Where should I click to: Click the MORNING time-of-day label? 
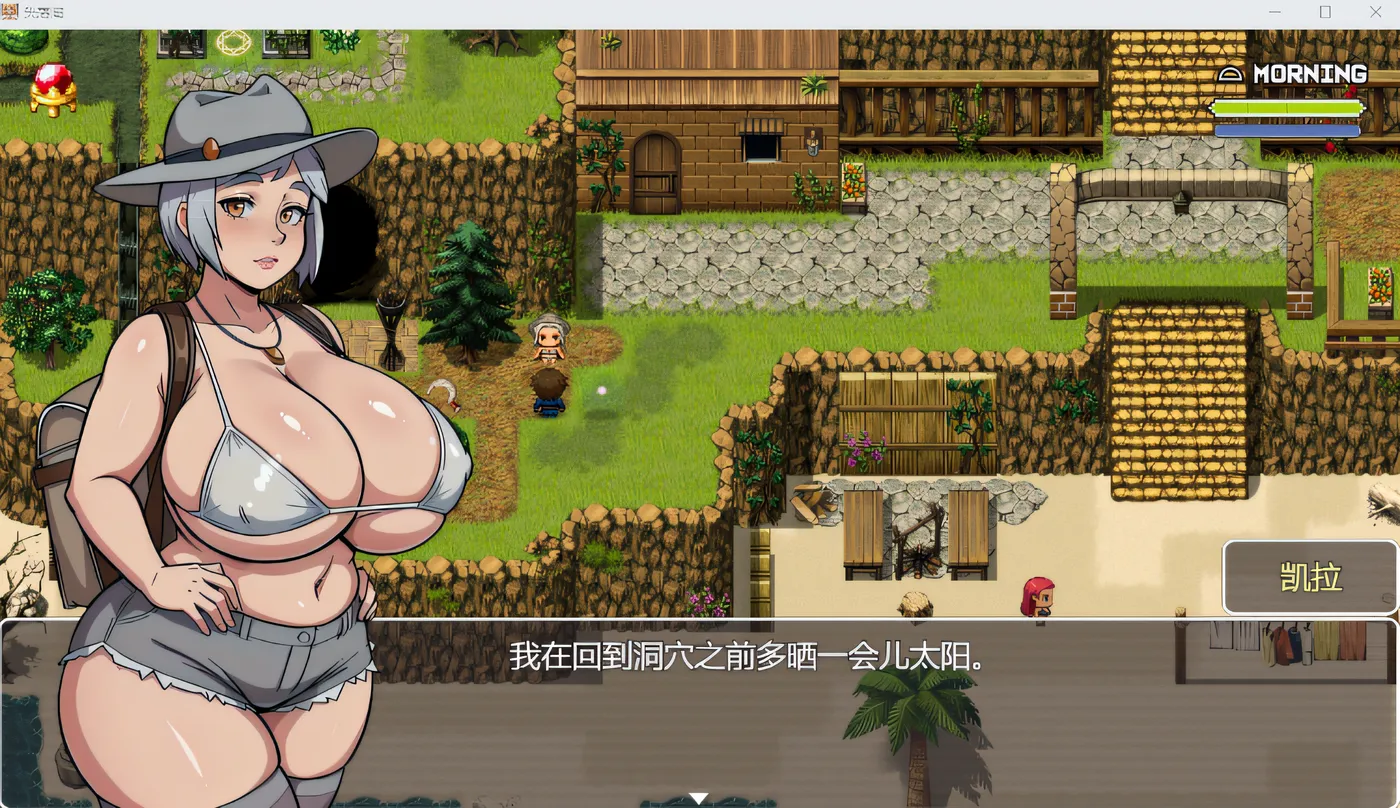1310,73
